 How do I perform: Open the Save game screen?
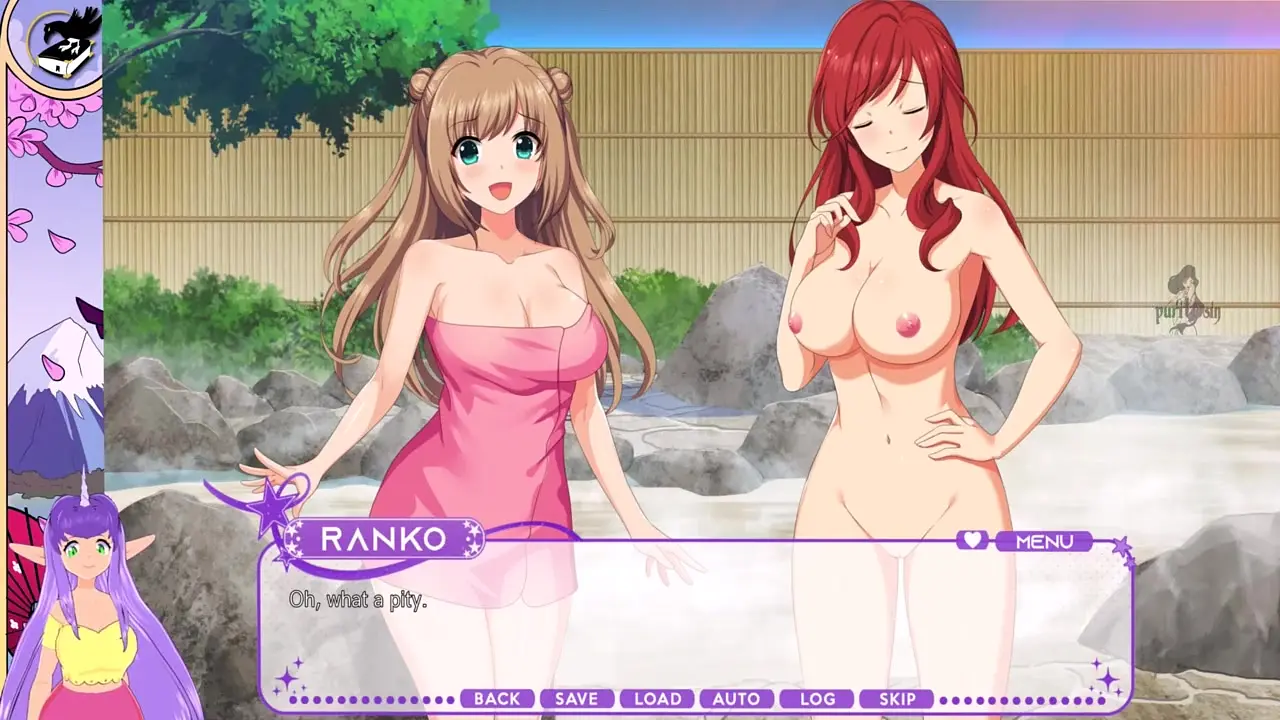576,699
